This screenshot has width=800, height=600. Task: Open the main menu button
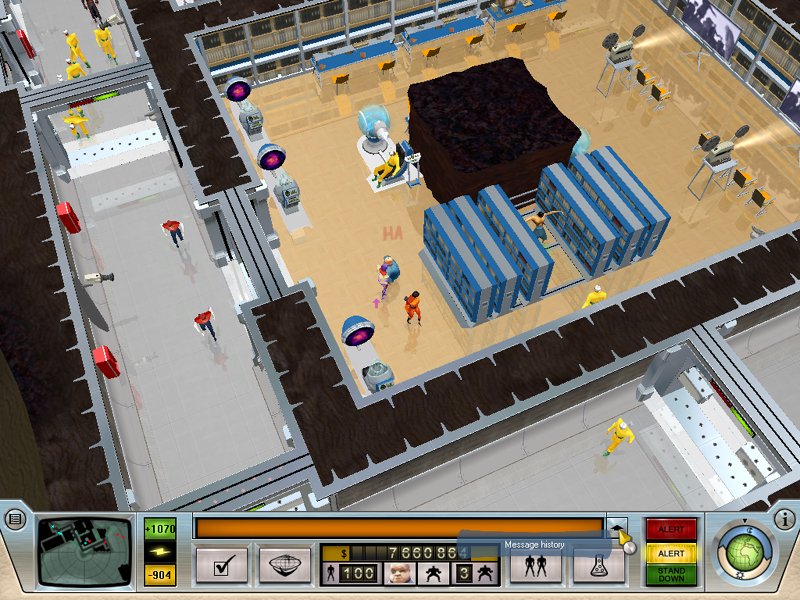(x=13, y=519)
